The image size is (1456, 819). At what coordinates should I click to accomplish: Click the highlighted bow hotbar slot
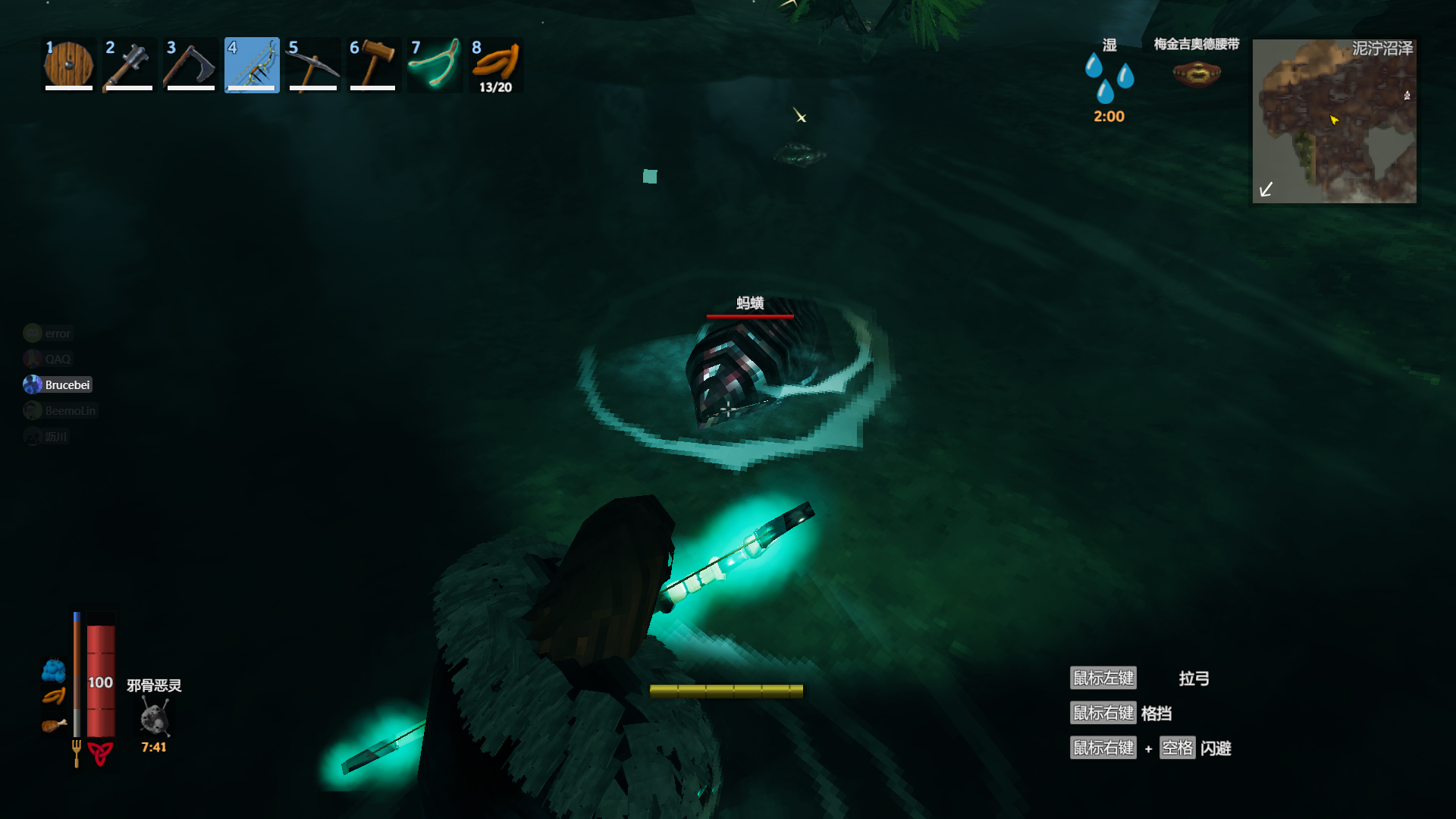coord(252,65)
